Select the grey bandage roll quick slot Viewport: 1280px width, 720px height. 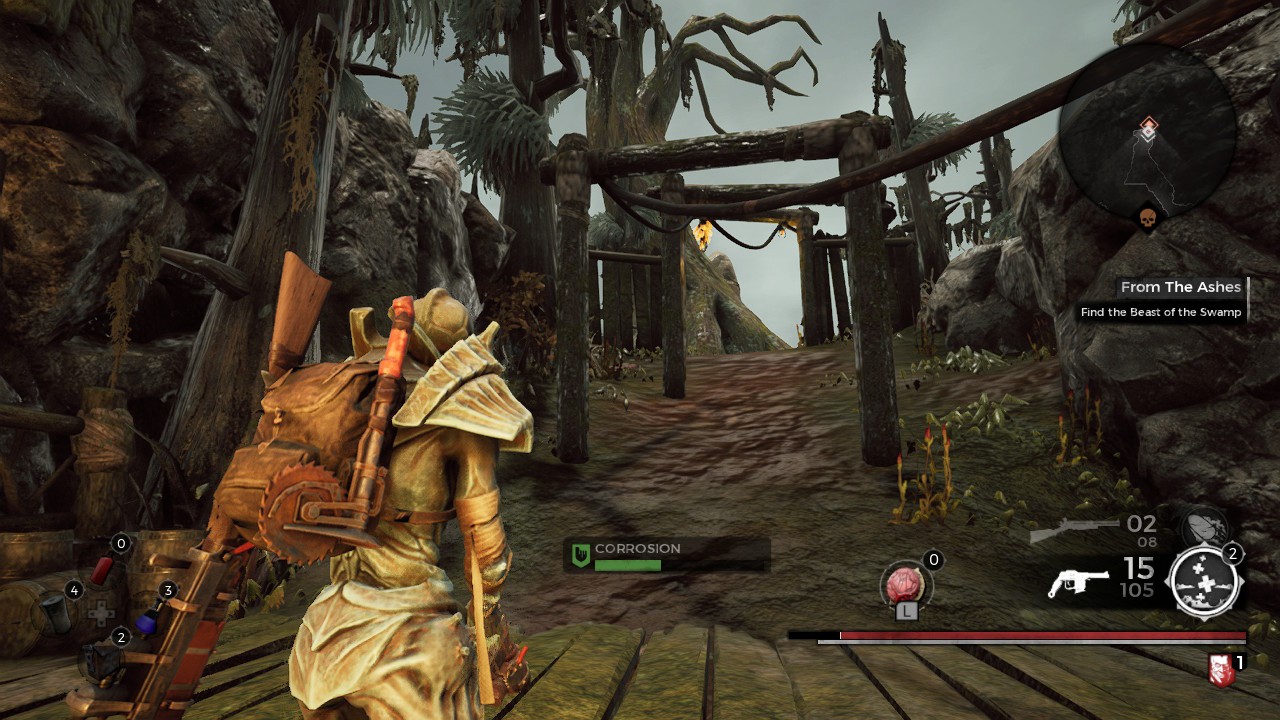57,613
